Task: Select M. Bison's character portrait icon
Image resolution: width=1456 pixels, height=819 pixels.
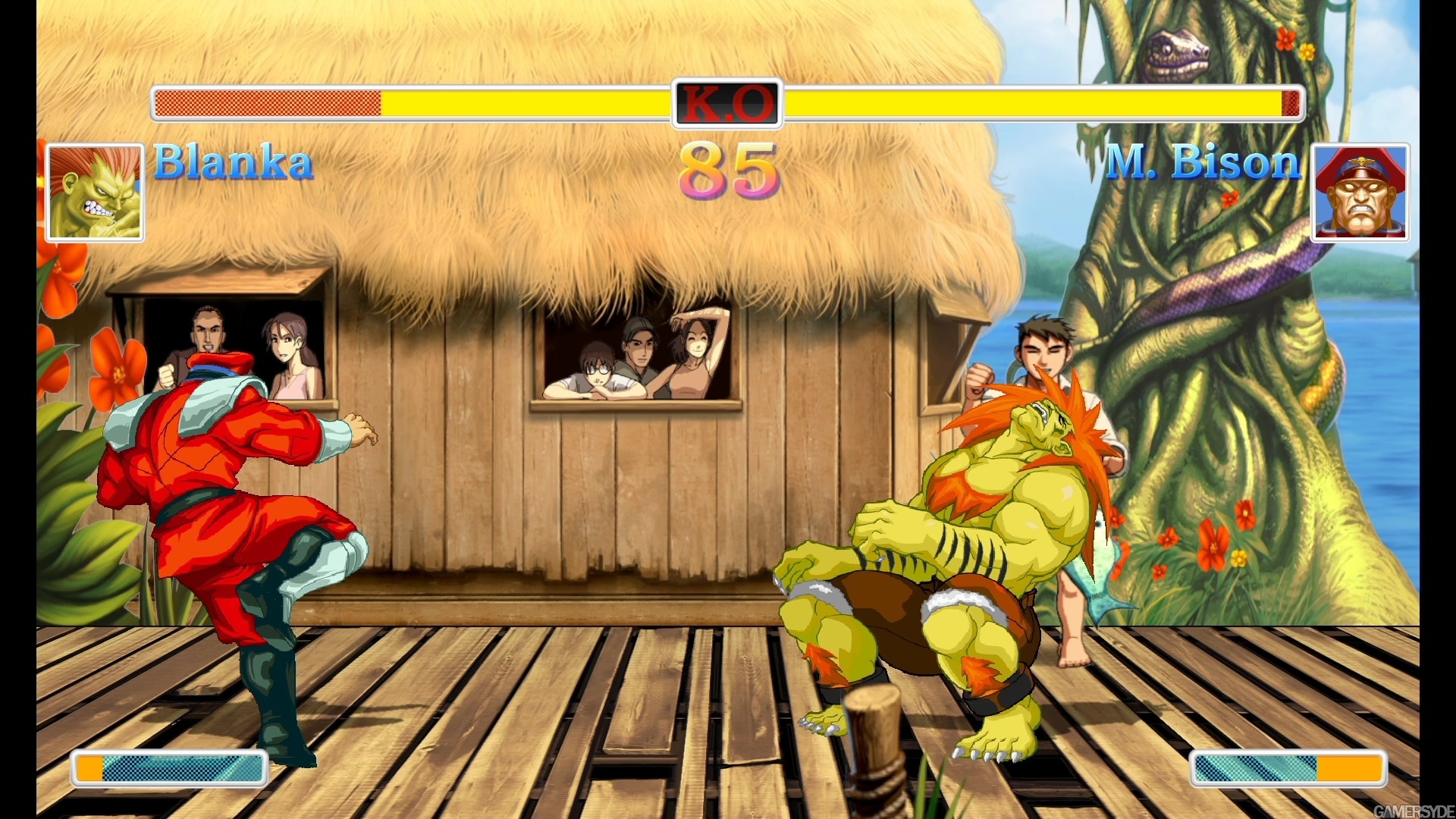Action: 1361,193
